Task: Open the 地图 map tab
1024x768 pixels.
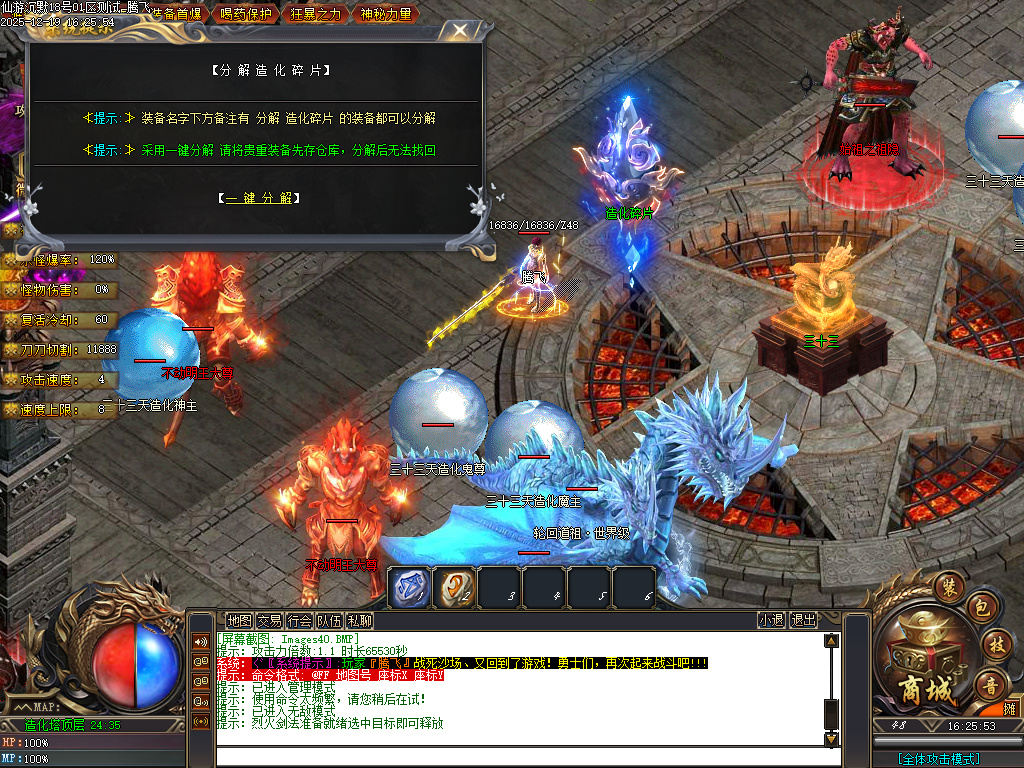Action: tap(239, 621)
